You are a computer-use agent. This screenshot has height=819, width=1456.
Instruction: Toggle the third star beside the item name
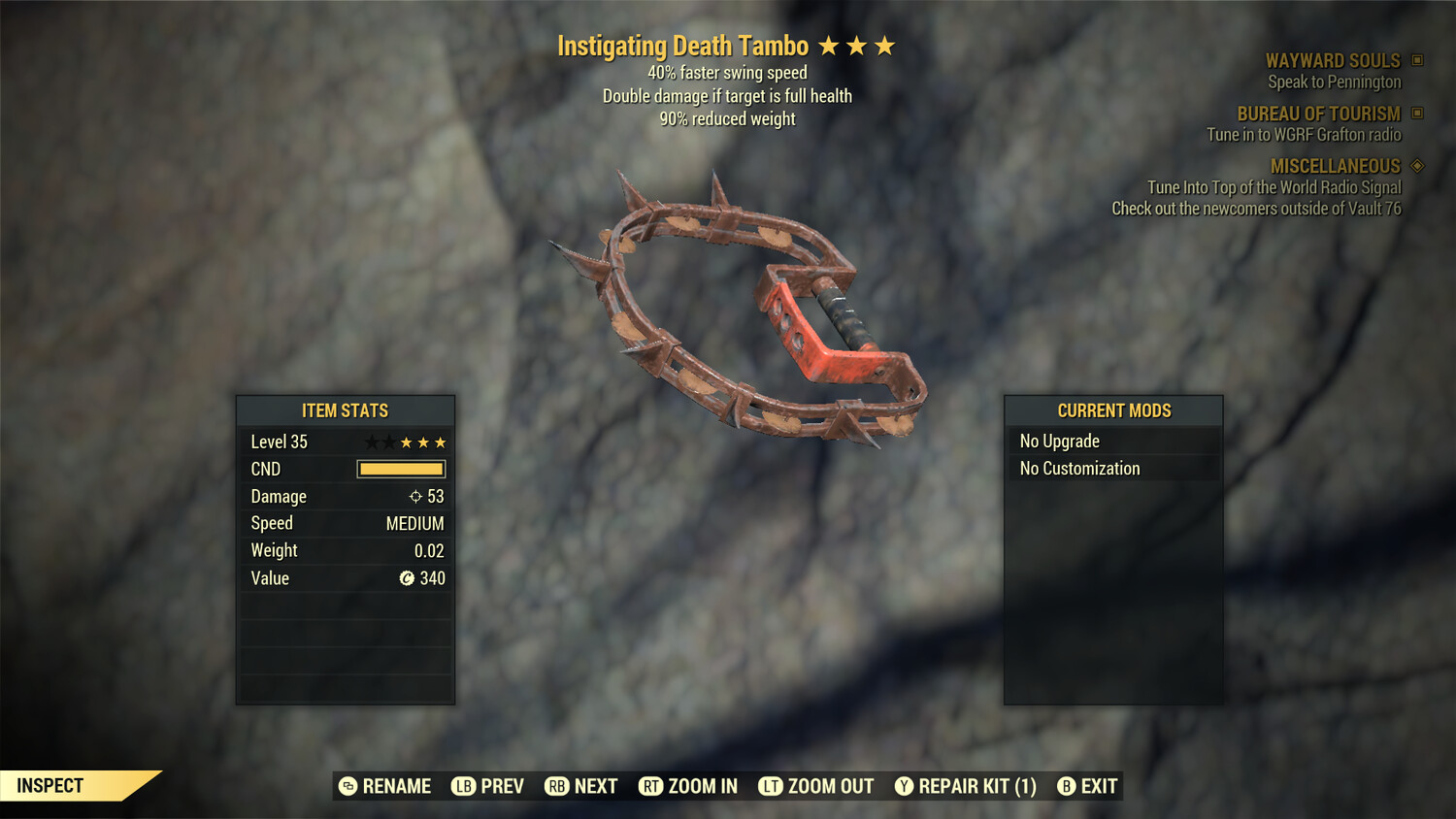(886, 45)
